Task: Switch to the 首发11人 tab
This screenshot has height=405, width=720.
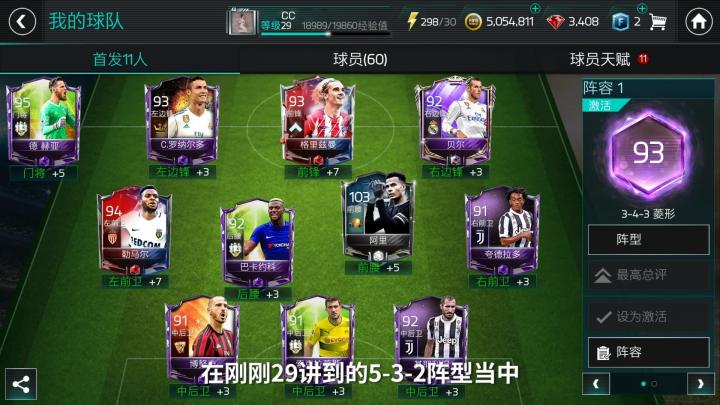Action: [120, 59]
